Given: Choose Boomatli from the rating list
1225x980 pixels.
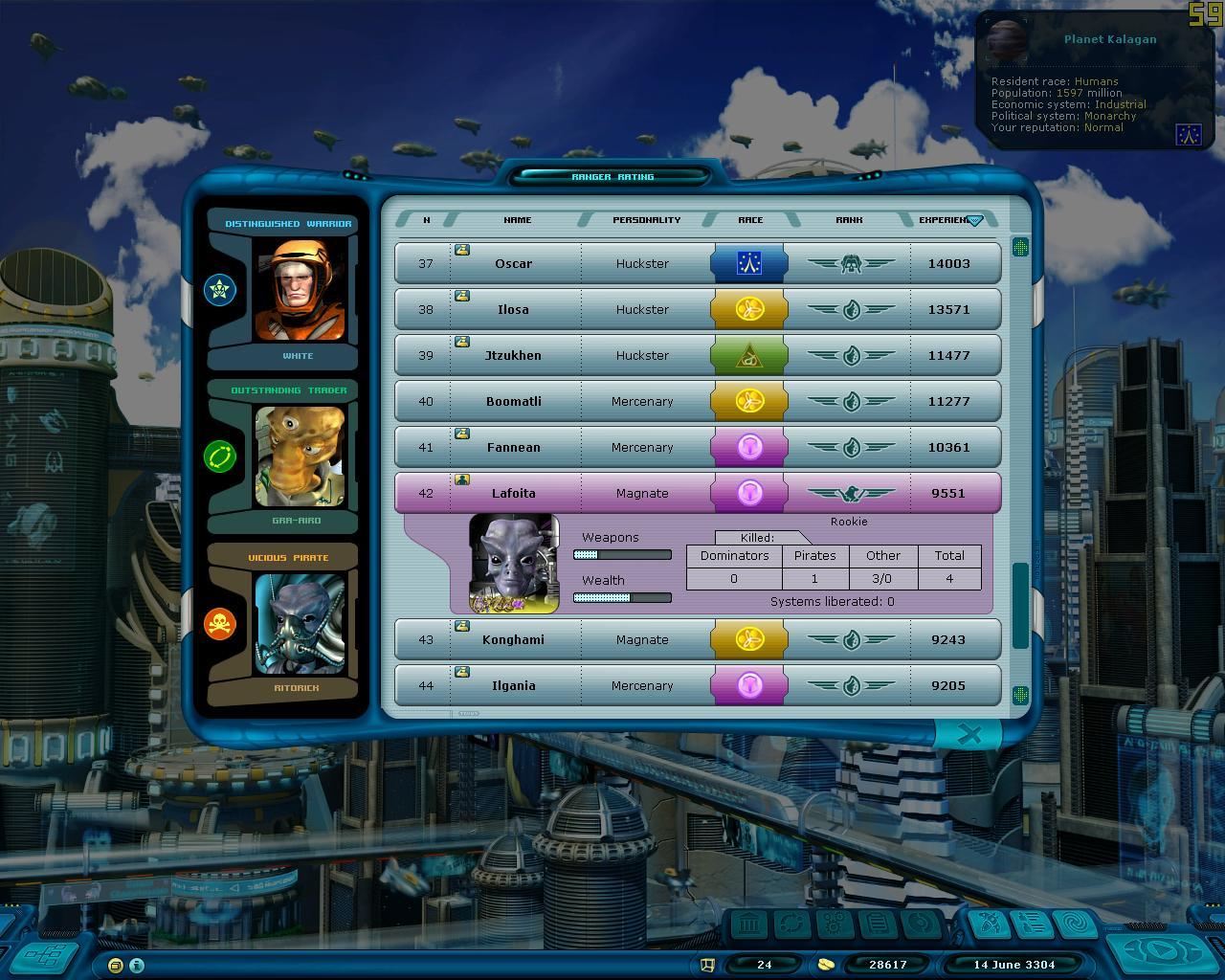Looking at the screenshot, I should click(514, 401).
